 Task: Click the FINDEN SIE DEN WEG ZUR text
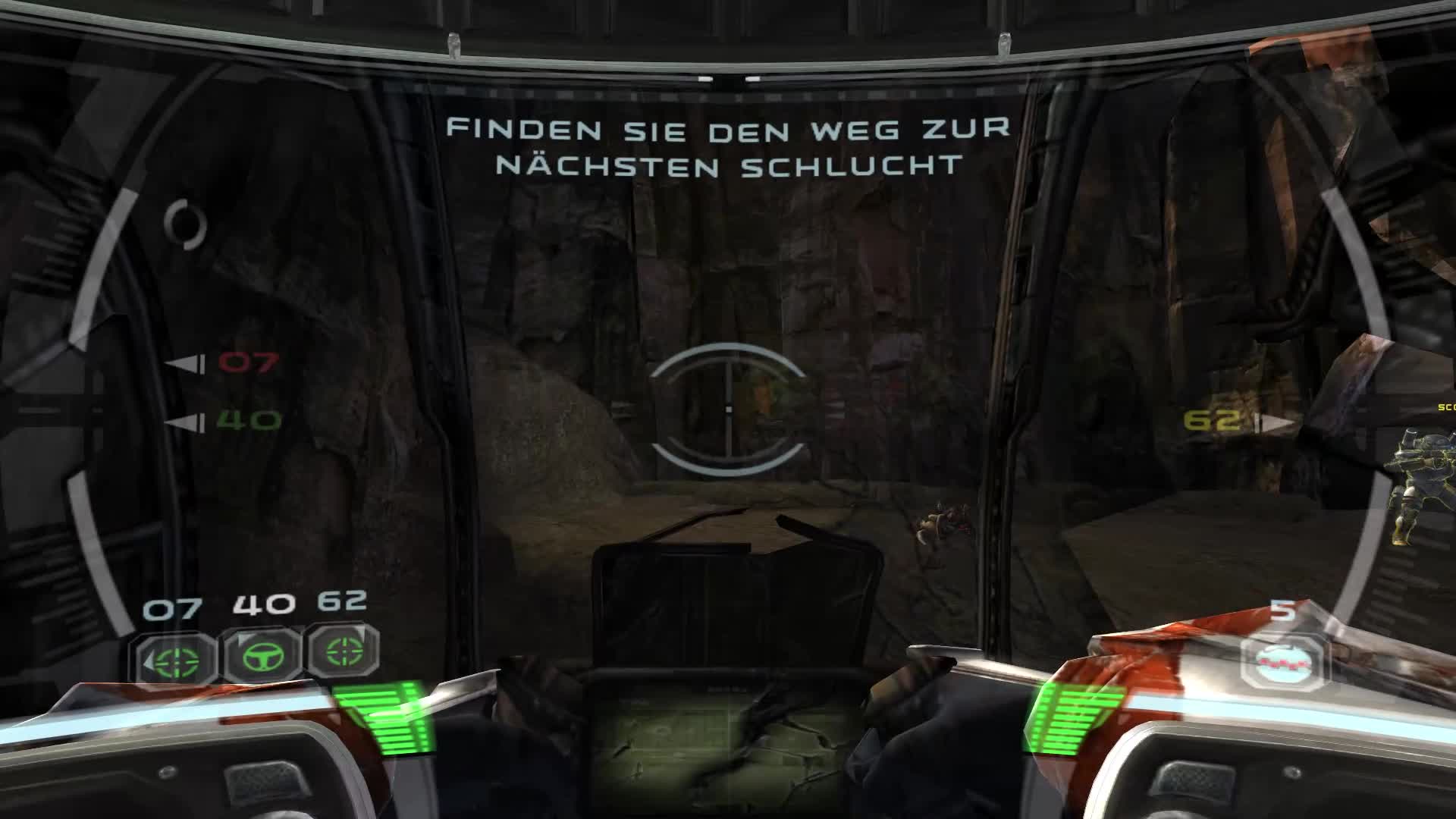(728, 128)
